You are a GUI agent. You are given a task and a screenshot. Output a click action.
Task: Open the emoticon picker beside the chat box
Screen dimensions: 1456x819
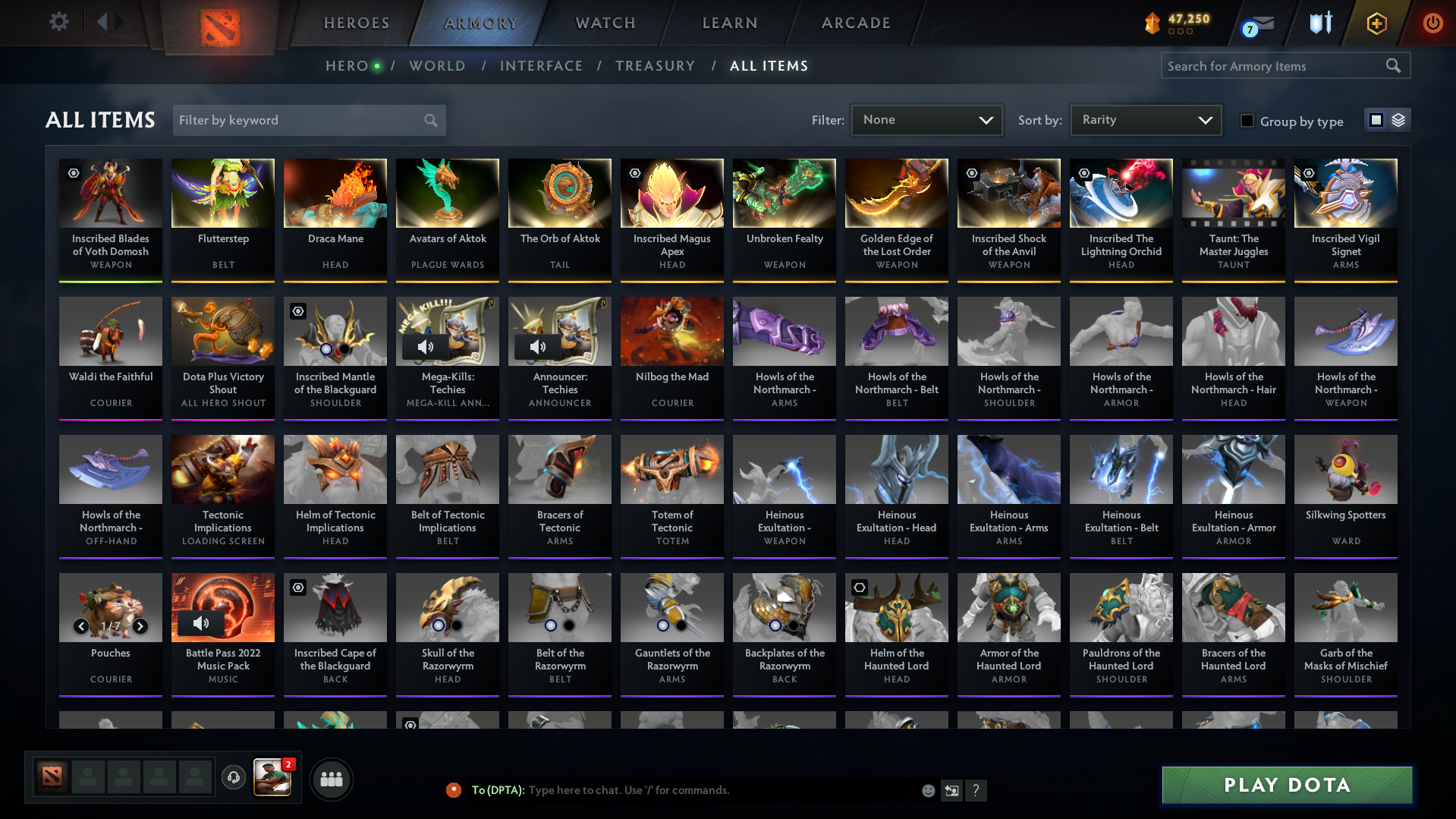(928, 790)
